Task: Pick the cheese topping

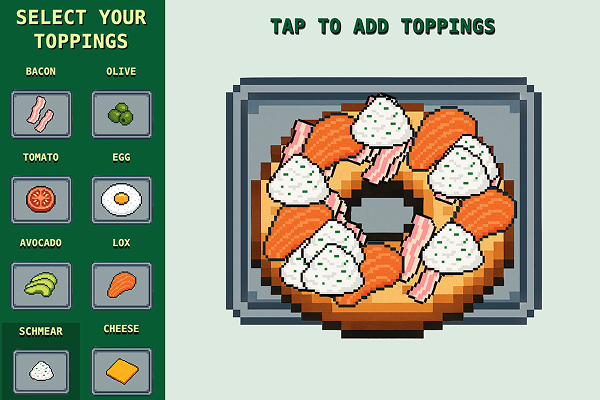Action: [122, 370]
